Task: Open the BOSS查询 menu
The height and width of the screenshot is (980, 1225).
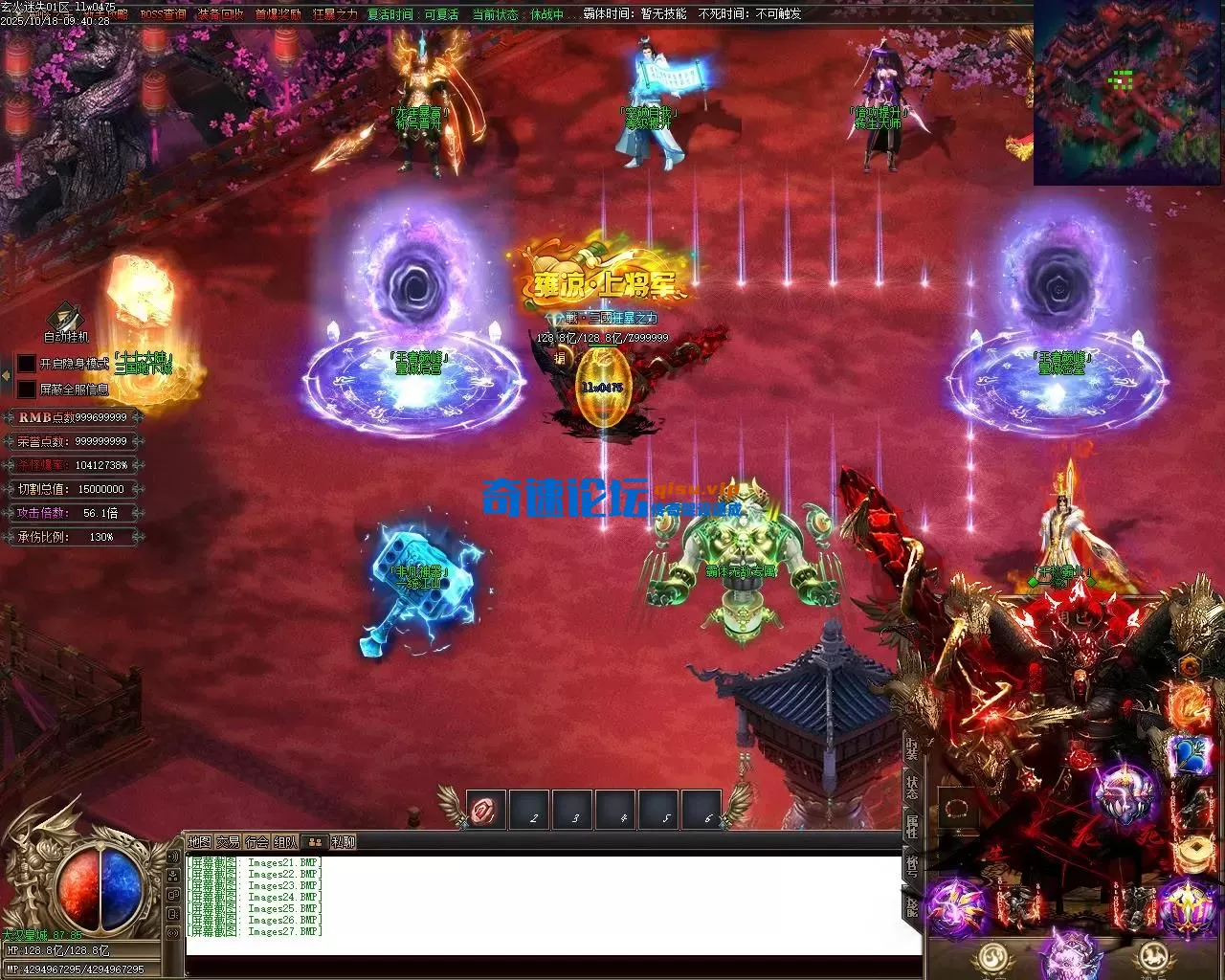Action: [163, 14]
